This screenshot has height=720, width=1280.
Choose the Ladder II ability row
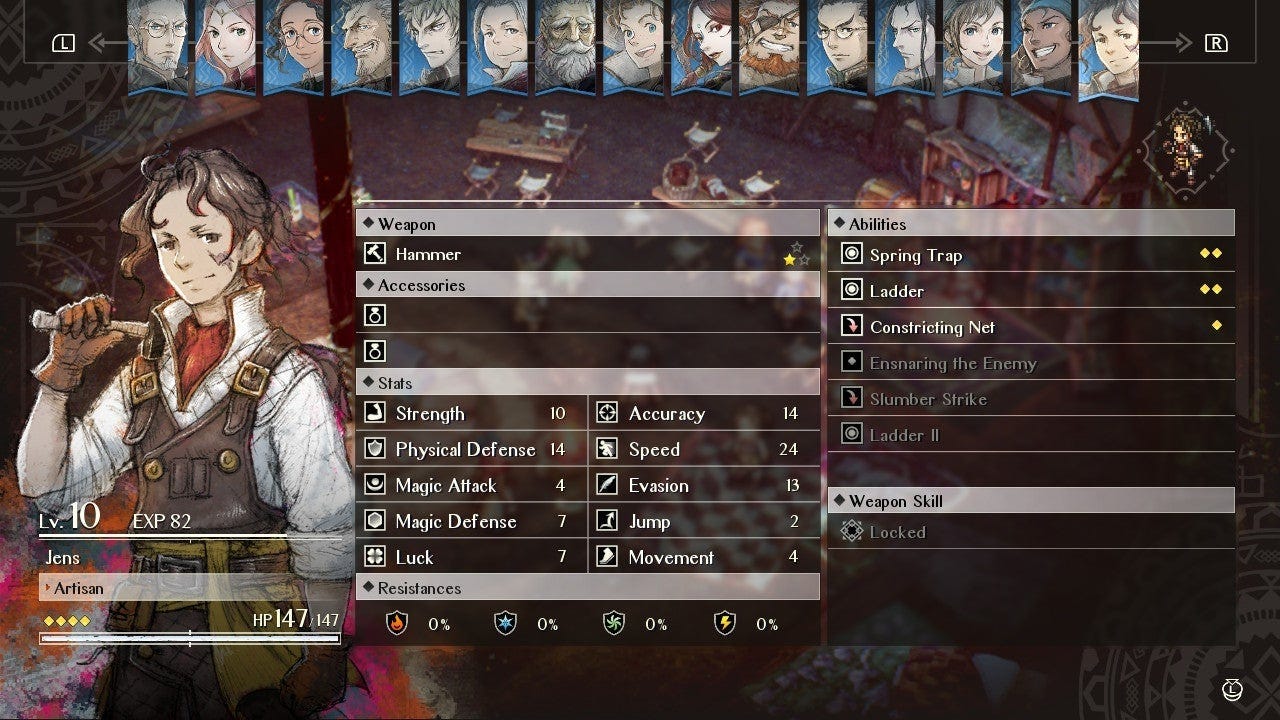(x=1030, y=435)
